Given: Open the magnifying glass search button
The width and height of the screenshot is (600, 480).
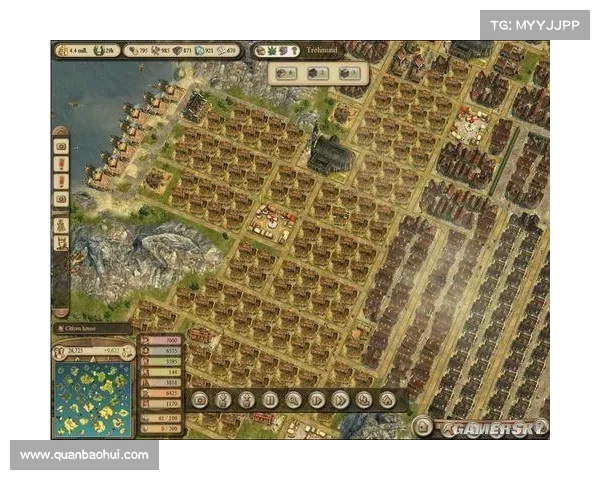Looking at the screenshot, I should click(293, 399).
